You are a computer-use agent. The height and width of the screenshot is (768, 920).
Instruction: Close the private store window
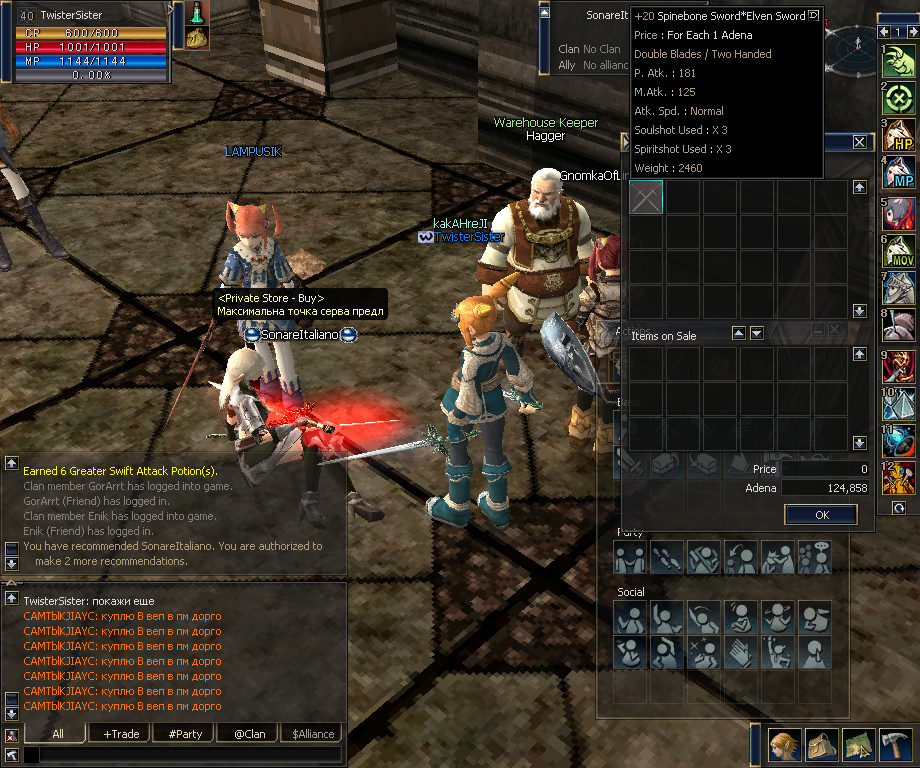coord(859,143)
